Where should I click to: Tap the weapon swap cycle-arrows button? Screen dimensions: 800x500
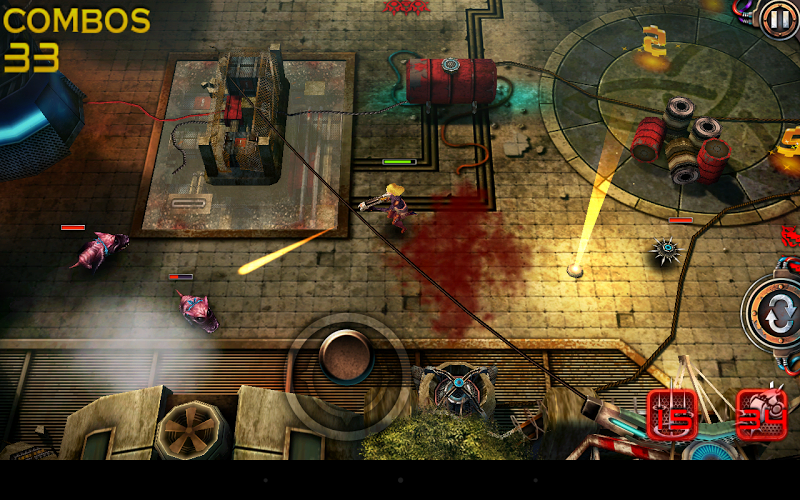point(774,314)
